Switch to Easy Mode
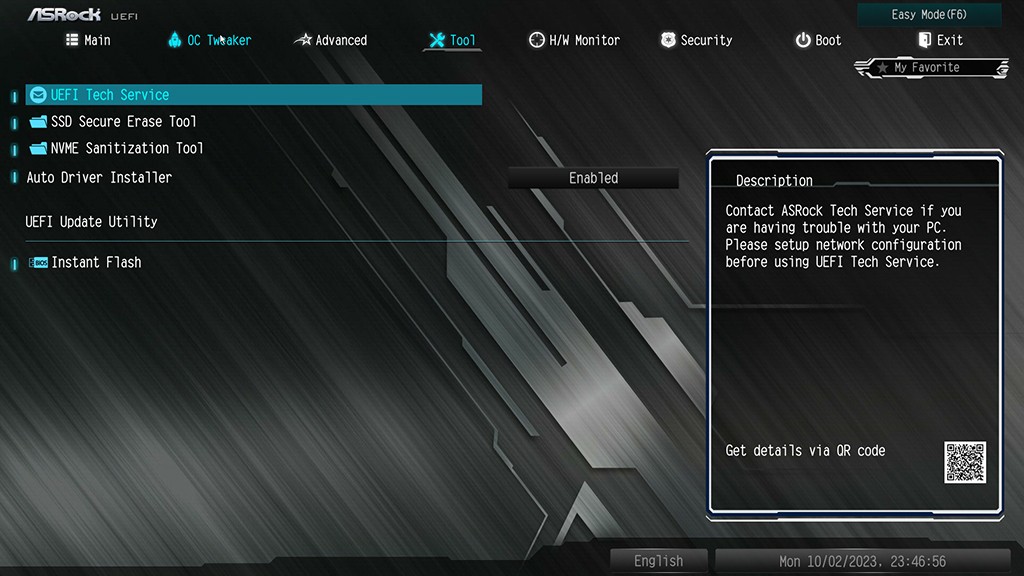 point(929,15)
